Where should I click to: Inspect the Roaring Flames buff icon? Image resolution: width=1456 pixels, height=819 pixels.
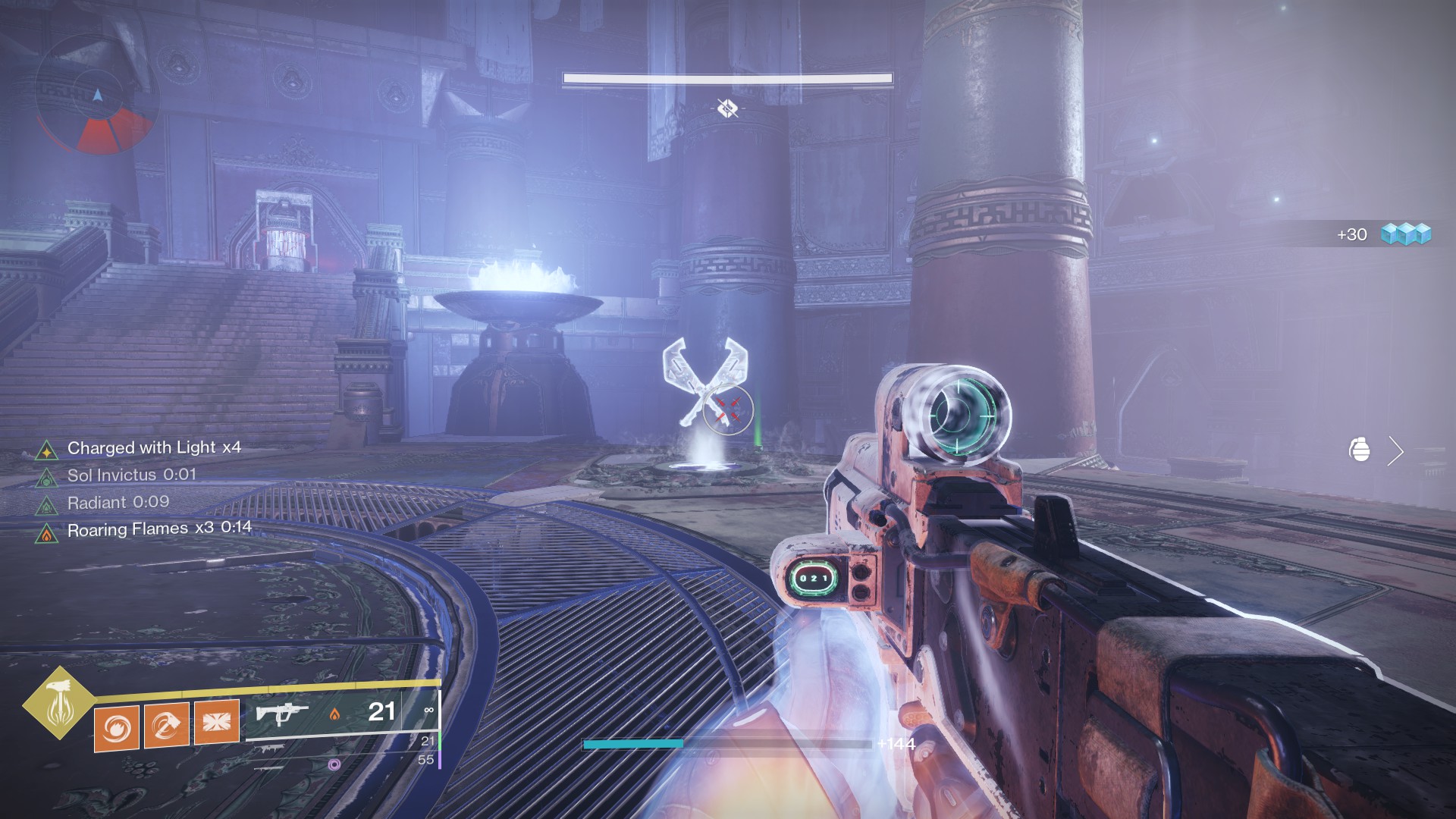(47, 533)
